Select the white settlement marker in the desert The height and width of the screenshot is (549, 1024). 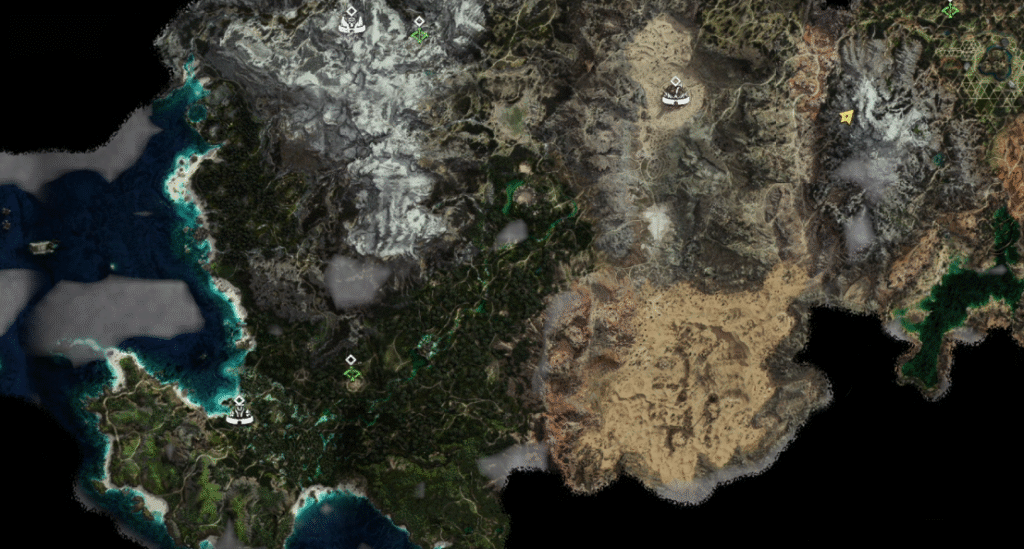click(x=676, y=95)
